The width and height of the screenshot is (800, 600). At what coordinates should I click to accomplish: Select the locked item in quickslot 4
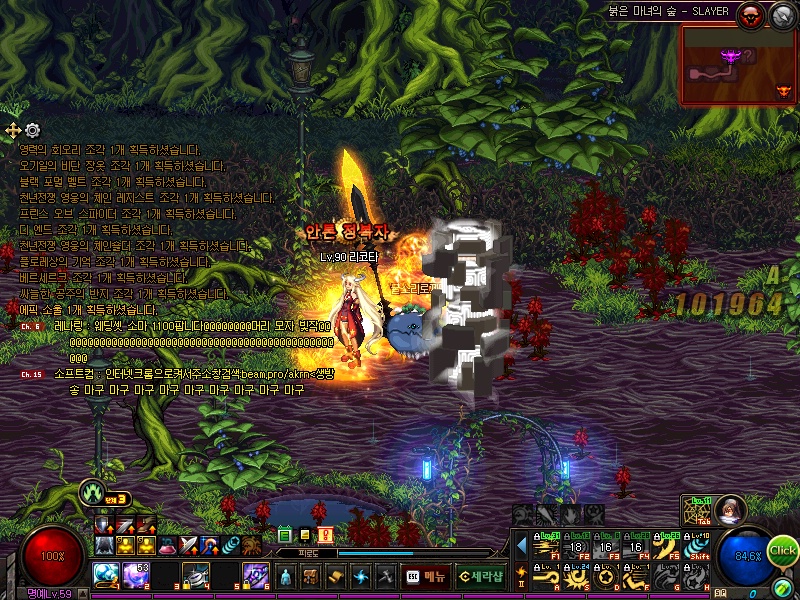tap(194, 575)
